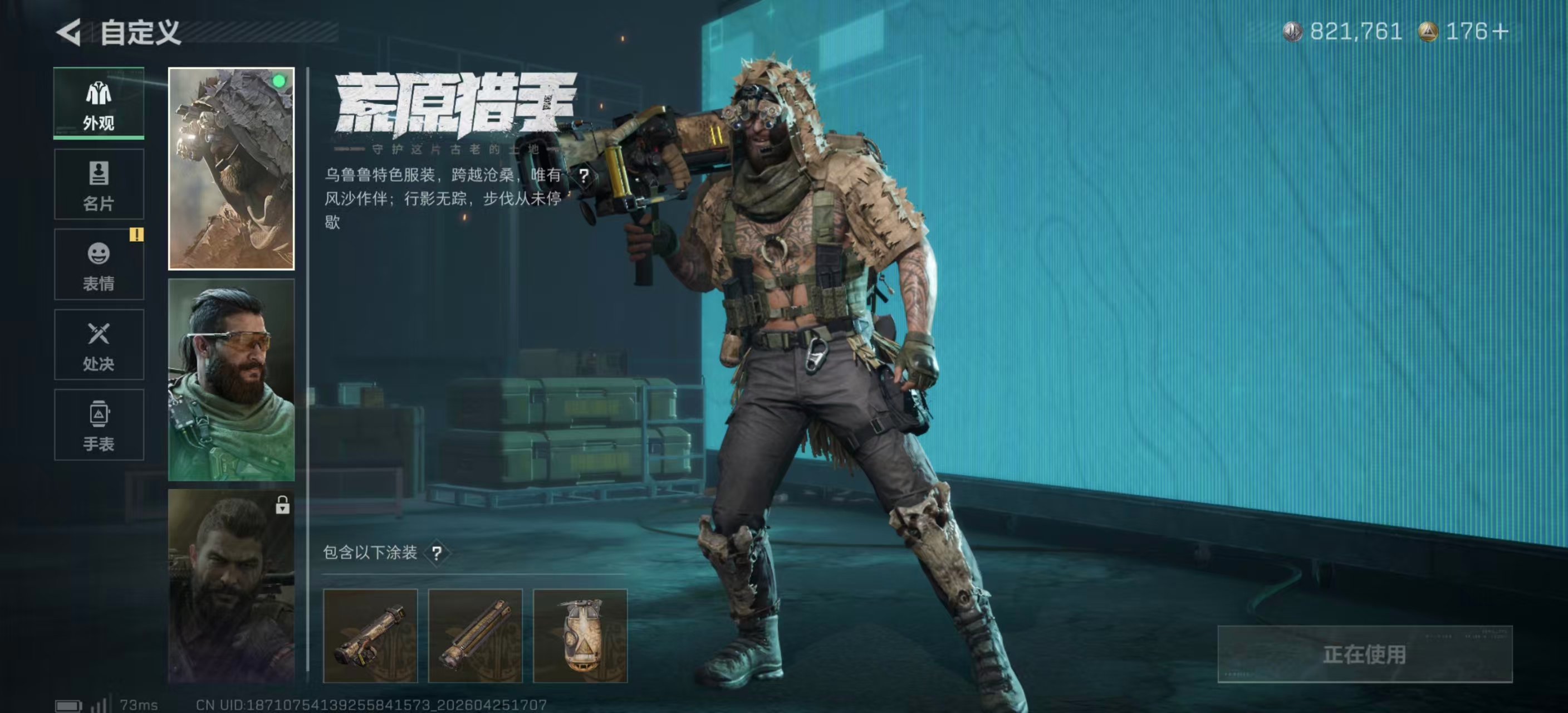Click the yellow notification badge on 表情
The width and height of the screenshot is (1568, 713).
tap(136, 236)
